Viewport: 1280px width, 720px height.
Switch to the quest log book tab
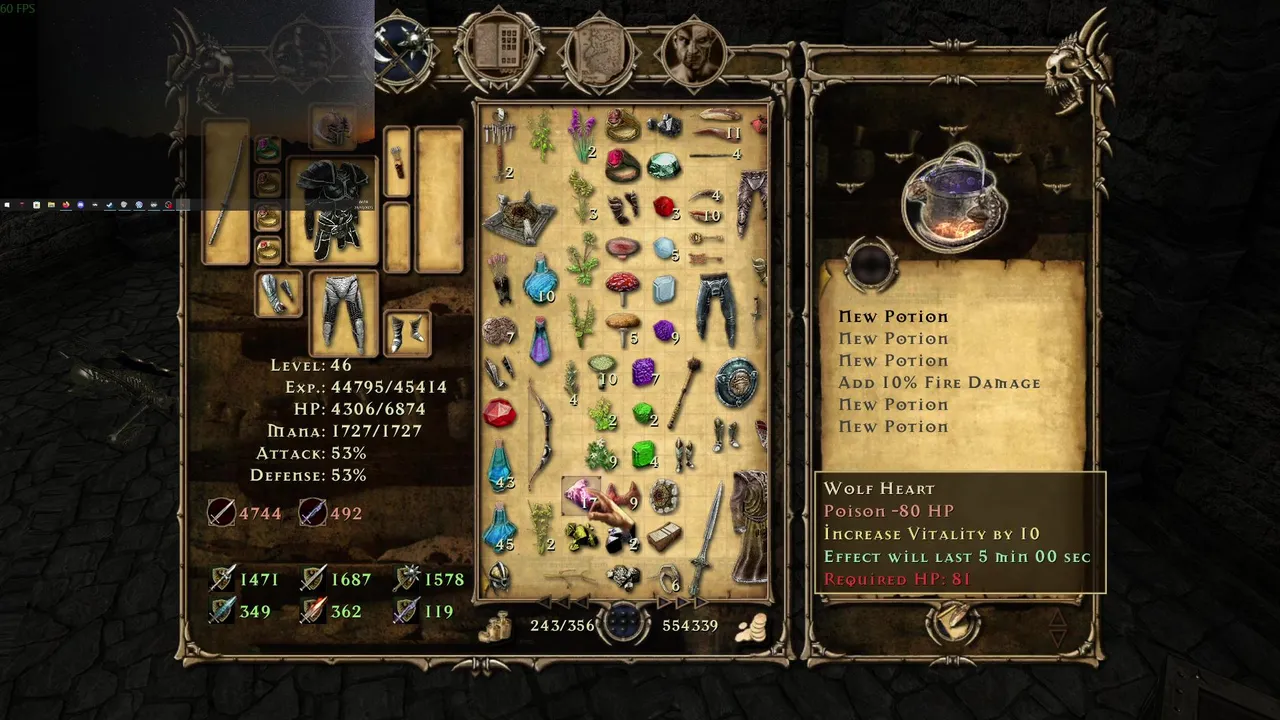tap(500, 48)
